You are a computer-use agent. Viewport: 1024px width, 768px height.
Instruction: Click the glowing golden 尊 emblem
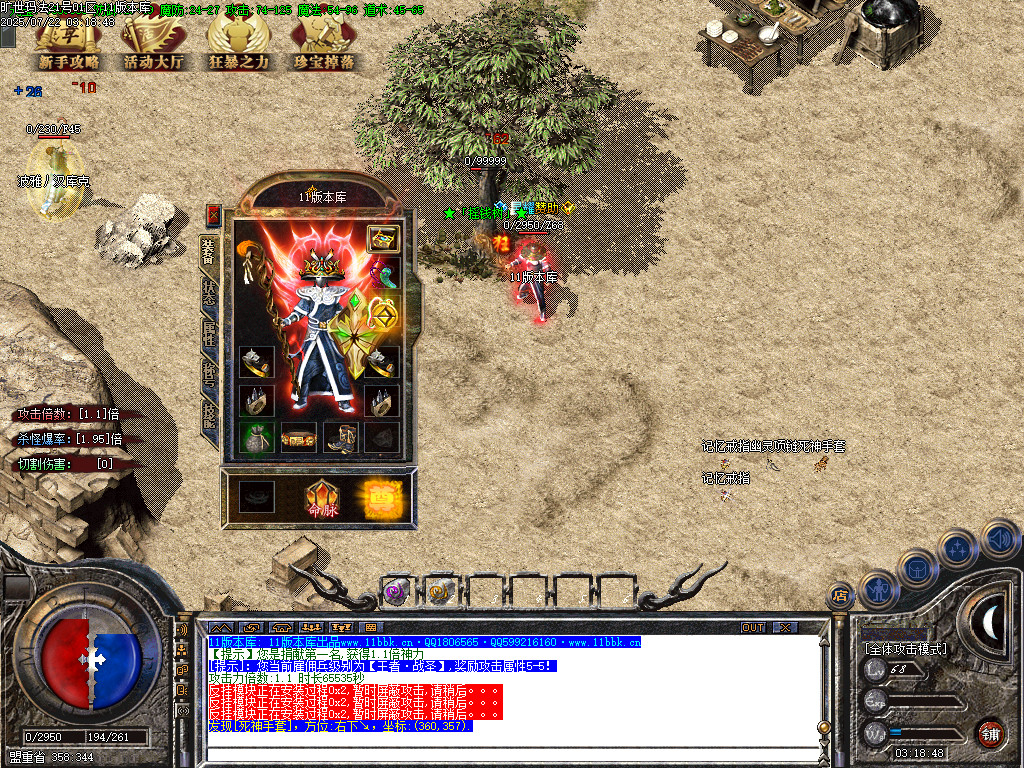click(x=382, y=498)
